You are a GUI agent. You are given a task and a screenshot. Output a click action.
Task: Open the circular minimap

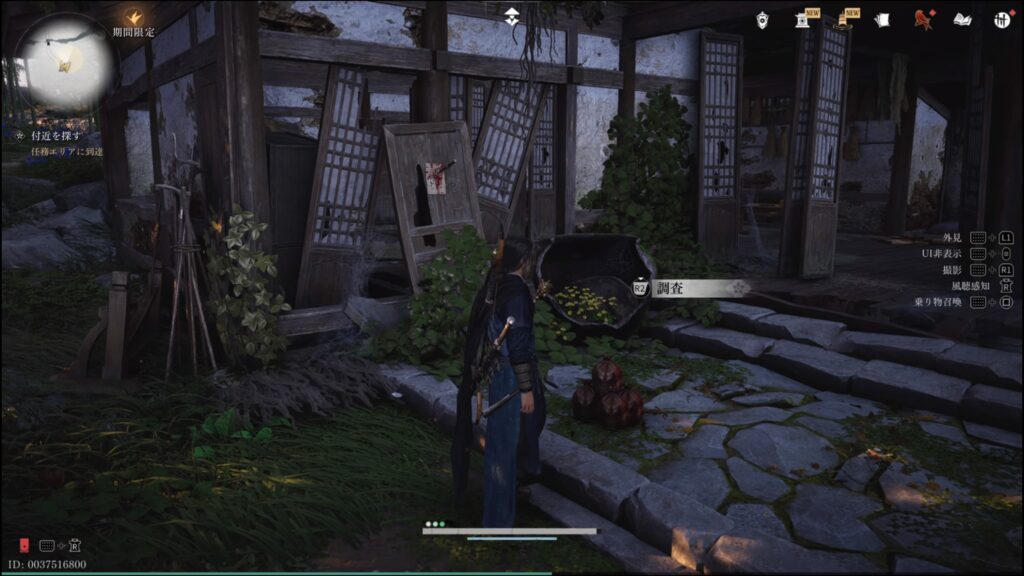click(x=64, y=63)
